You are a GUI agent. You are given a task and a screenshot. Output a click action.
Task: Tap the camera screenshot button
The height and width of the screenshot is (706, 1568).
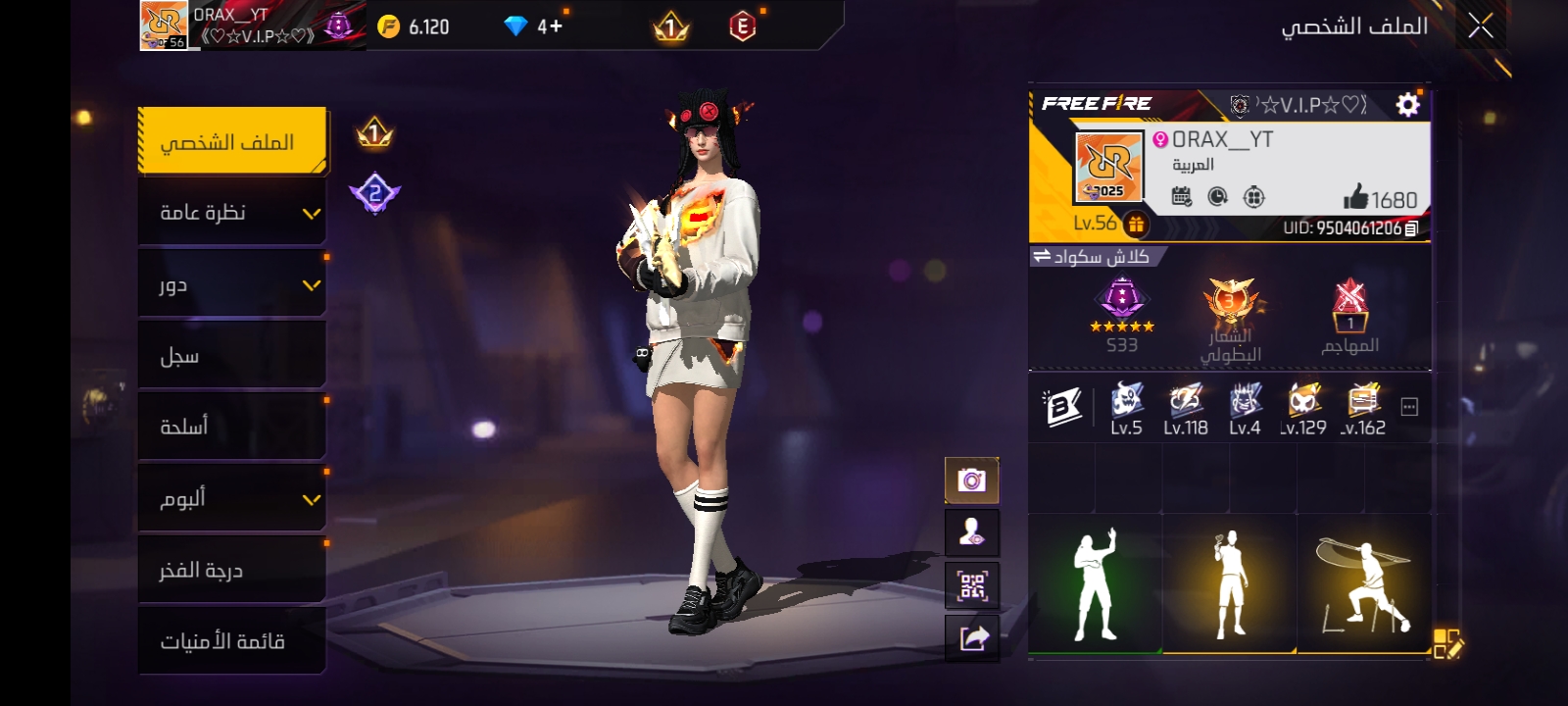[971, 480]
